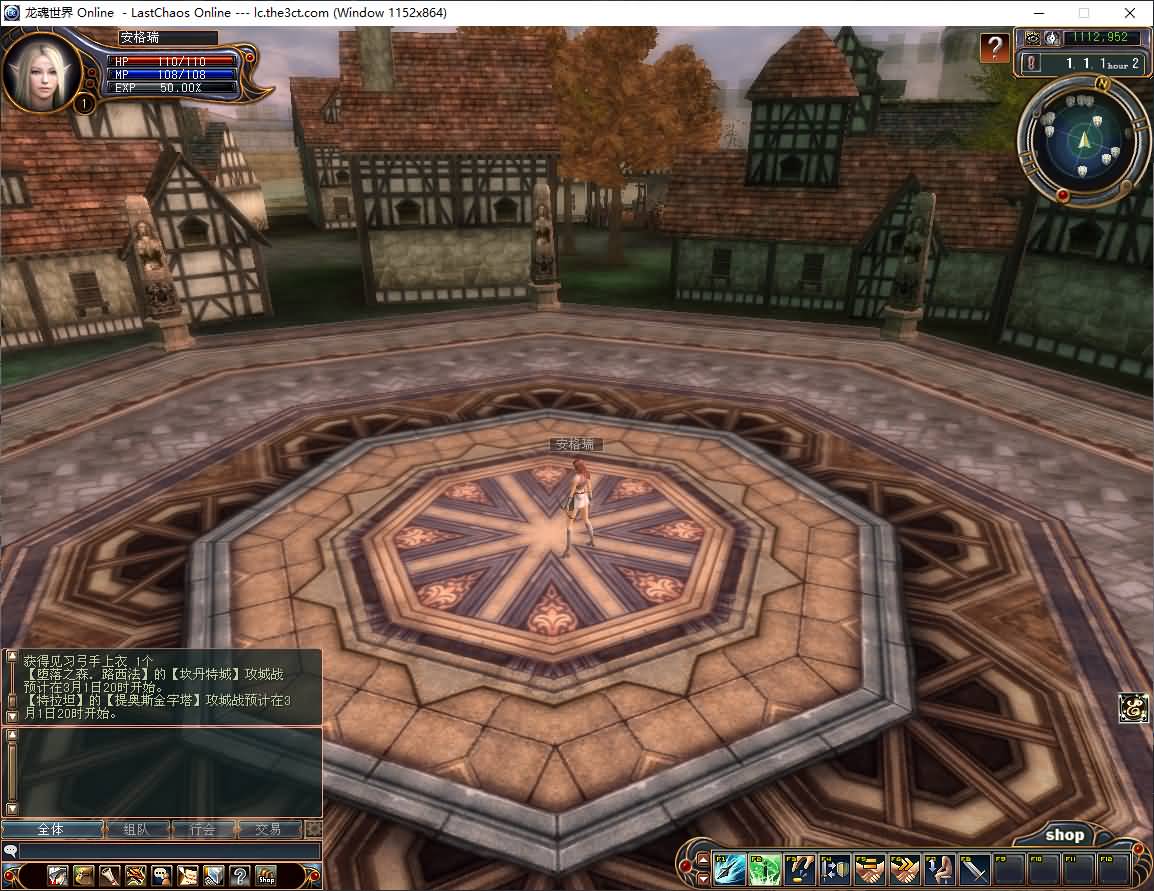Open the messenger speech bubble menu icon
The image size is (1154, 891).
pyautogui.click(x=162, y=876)
